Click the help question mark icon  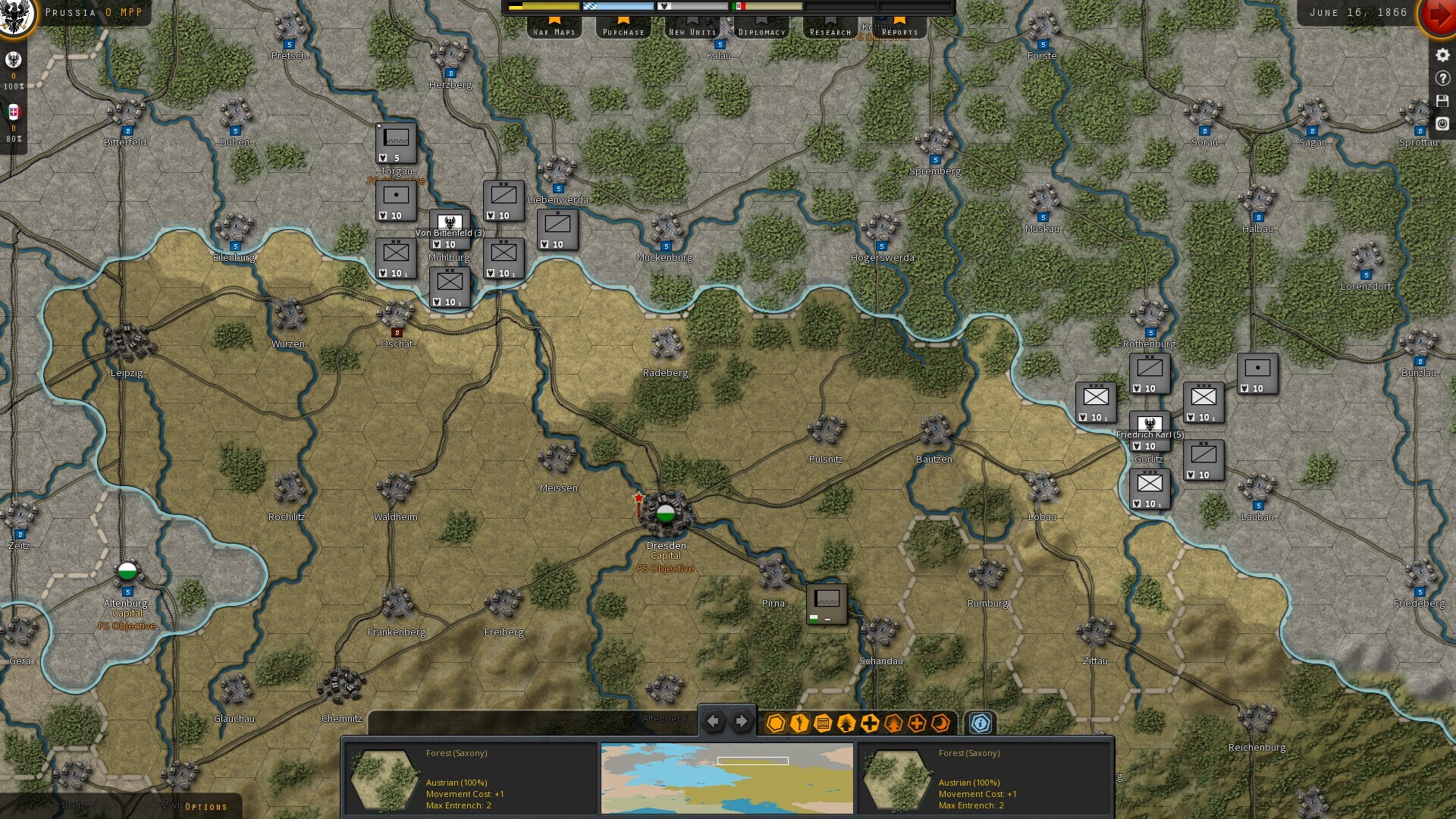[x=1442, y=77]
